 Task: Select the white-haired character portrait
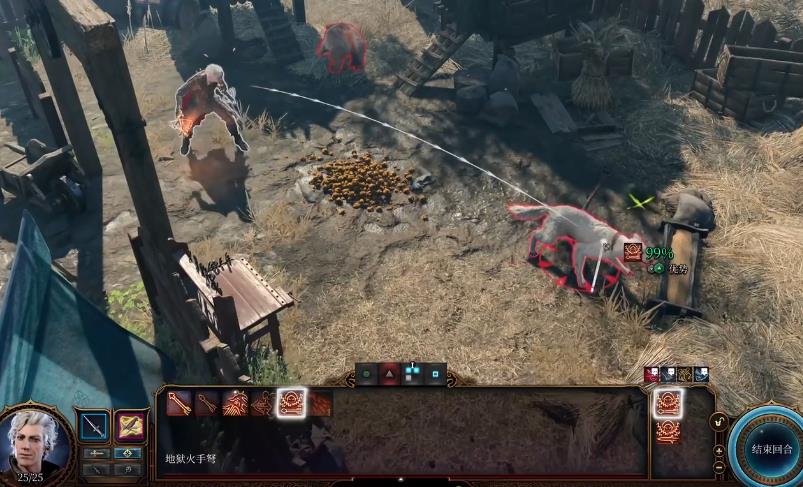(37, 444)
